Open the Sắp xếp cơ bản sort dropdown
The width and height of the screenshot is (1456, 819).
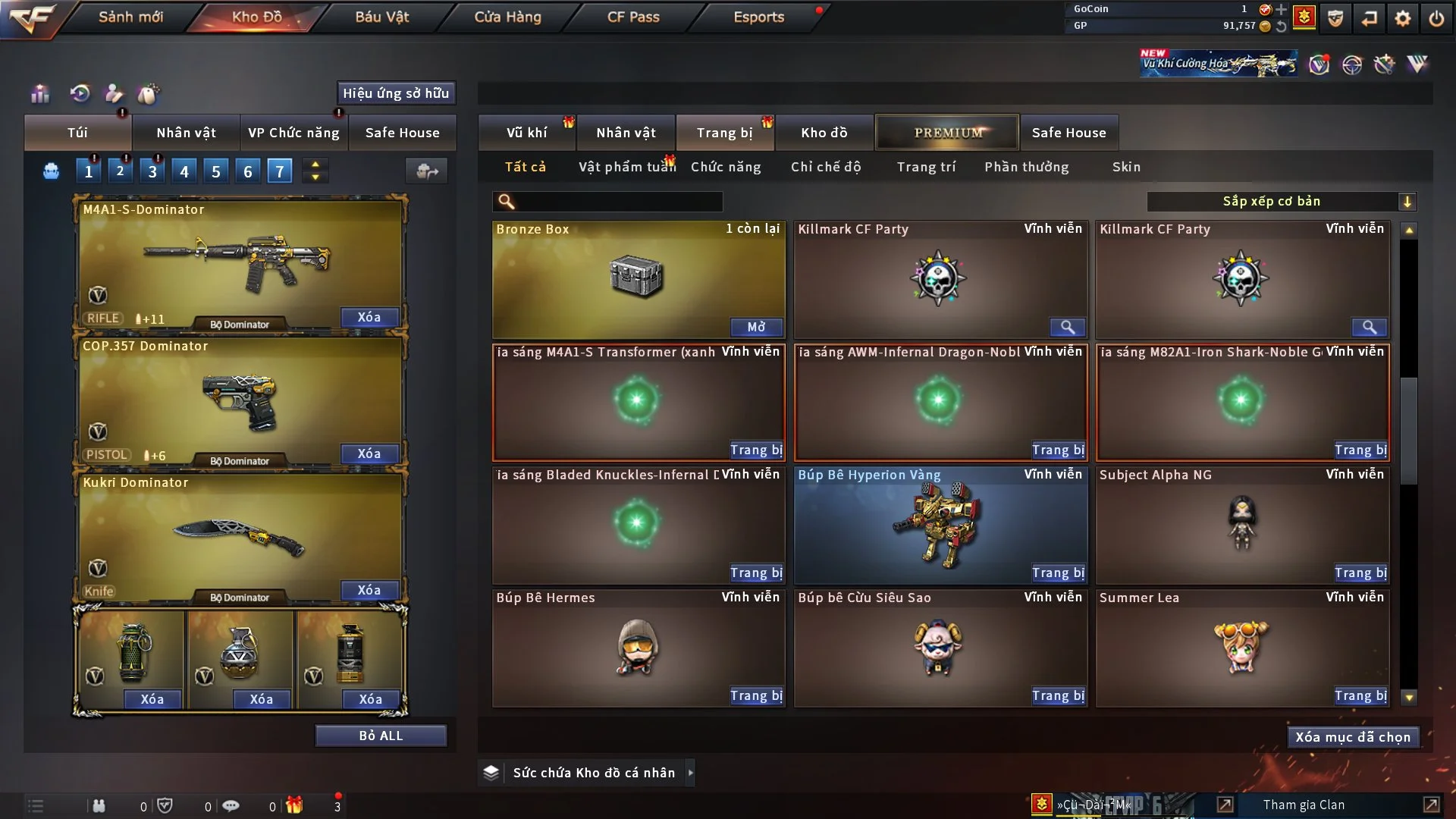tap(1281, 202)
